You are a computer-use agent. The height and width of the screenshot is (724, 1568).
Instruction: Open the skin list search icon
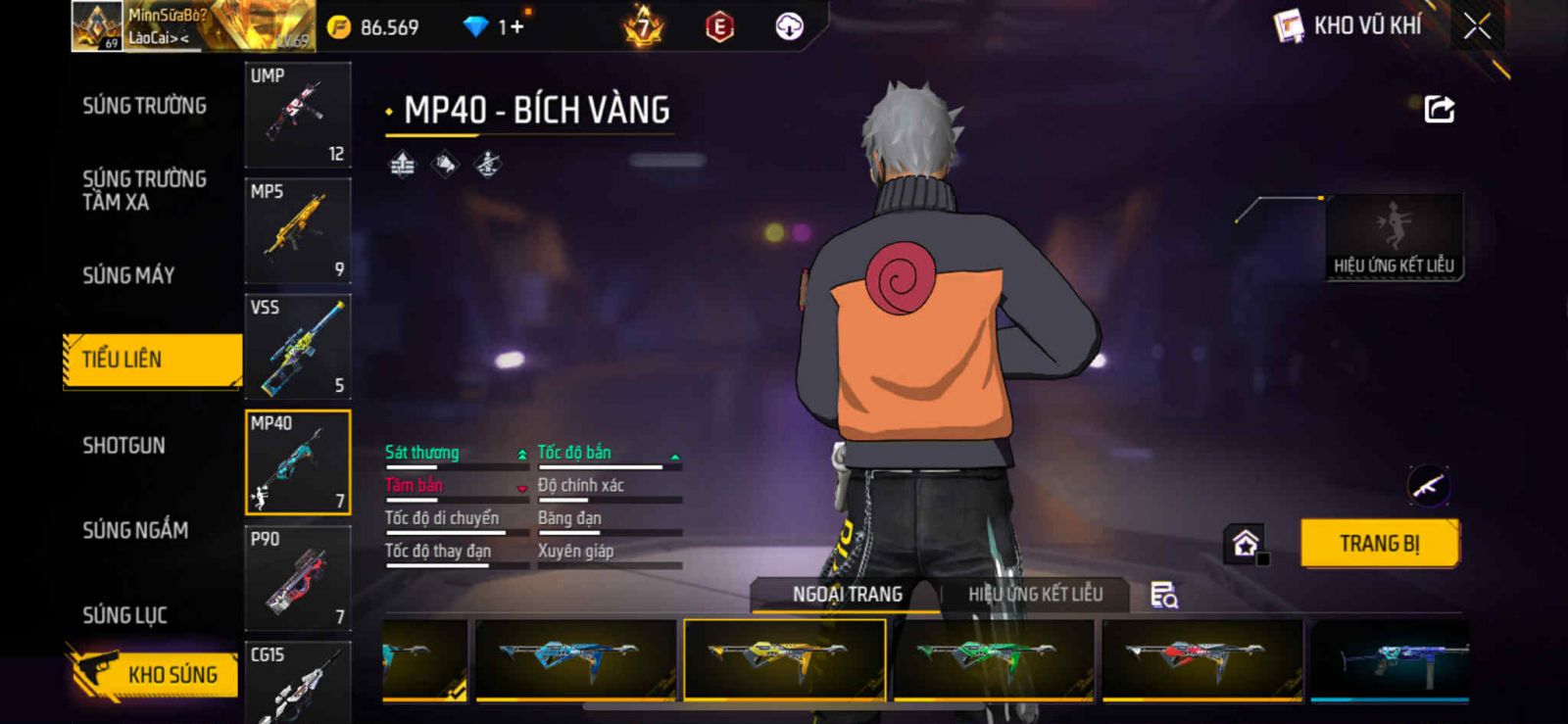point(1163,595)
